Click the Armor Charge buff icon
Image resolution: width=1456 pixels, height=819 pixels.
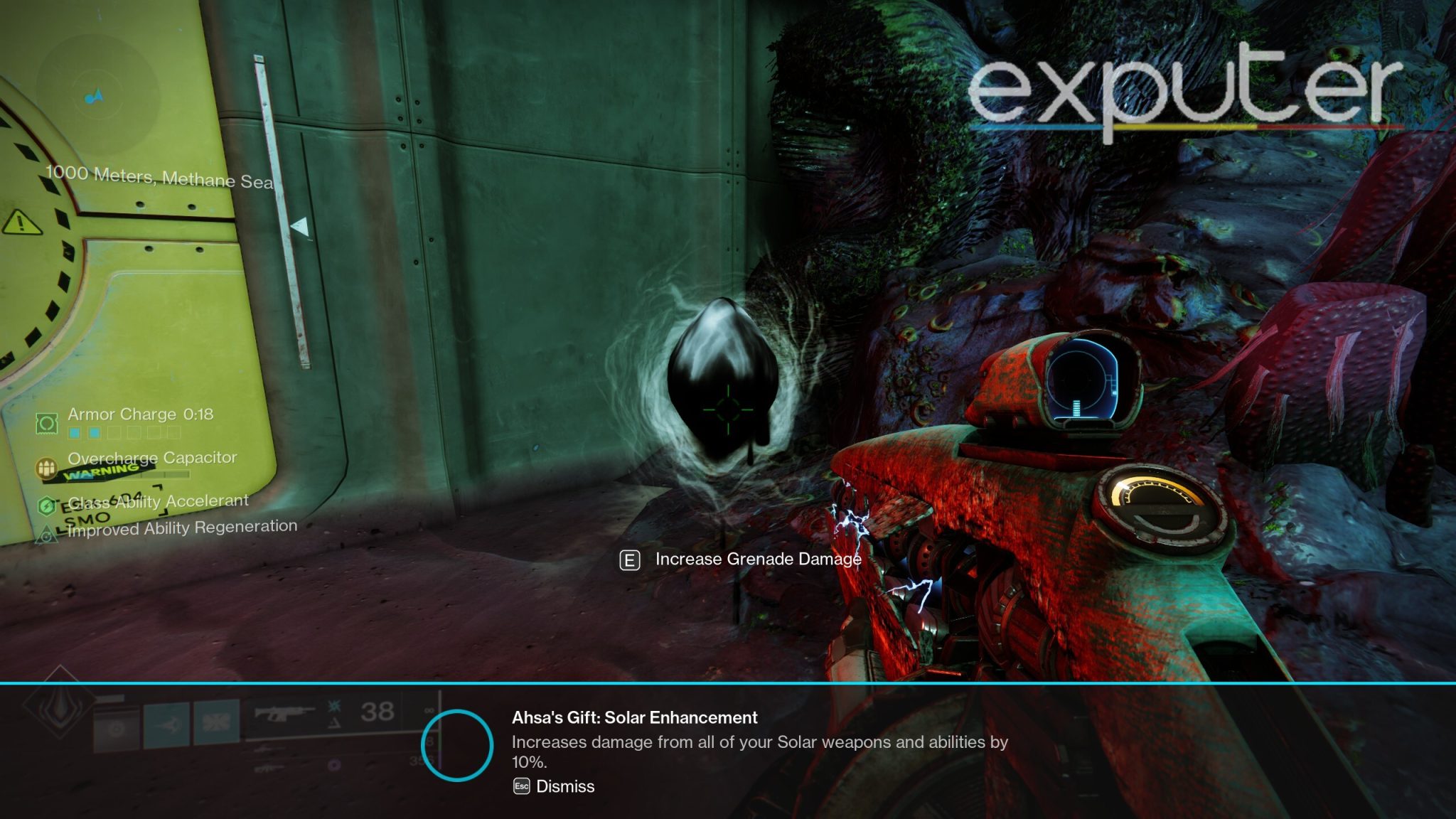[47, 424]
